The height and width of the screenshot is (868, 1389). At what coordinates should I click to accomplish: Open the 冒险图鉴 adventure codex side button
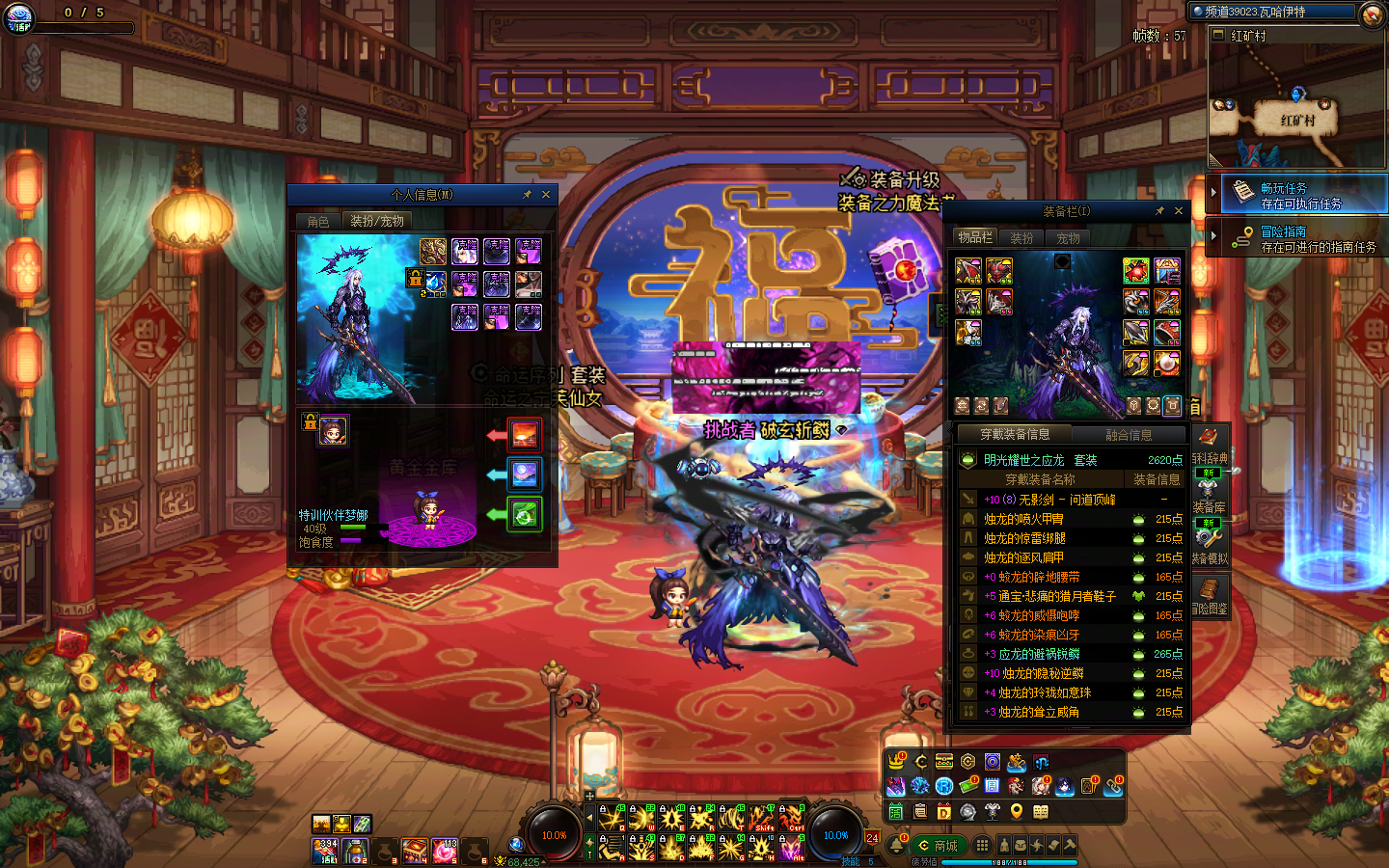(1210, 594)
